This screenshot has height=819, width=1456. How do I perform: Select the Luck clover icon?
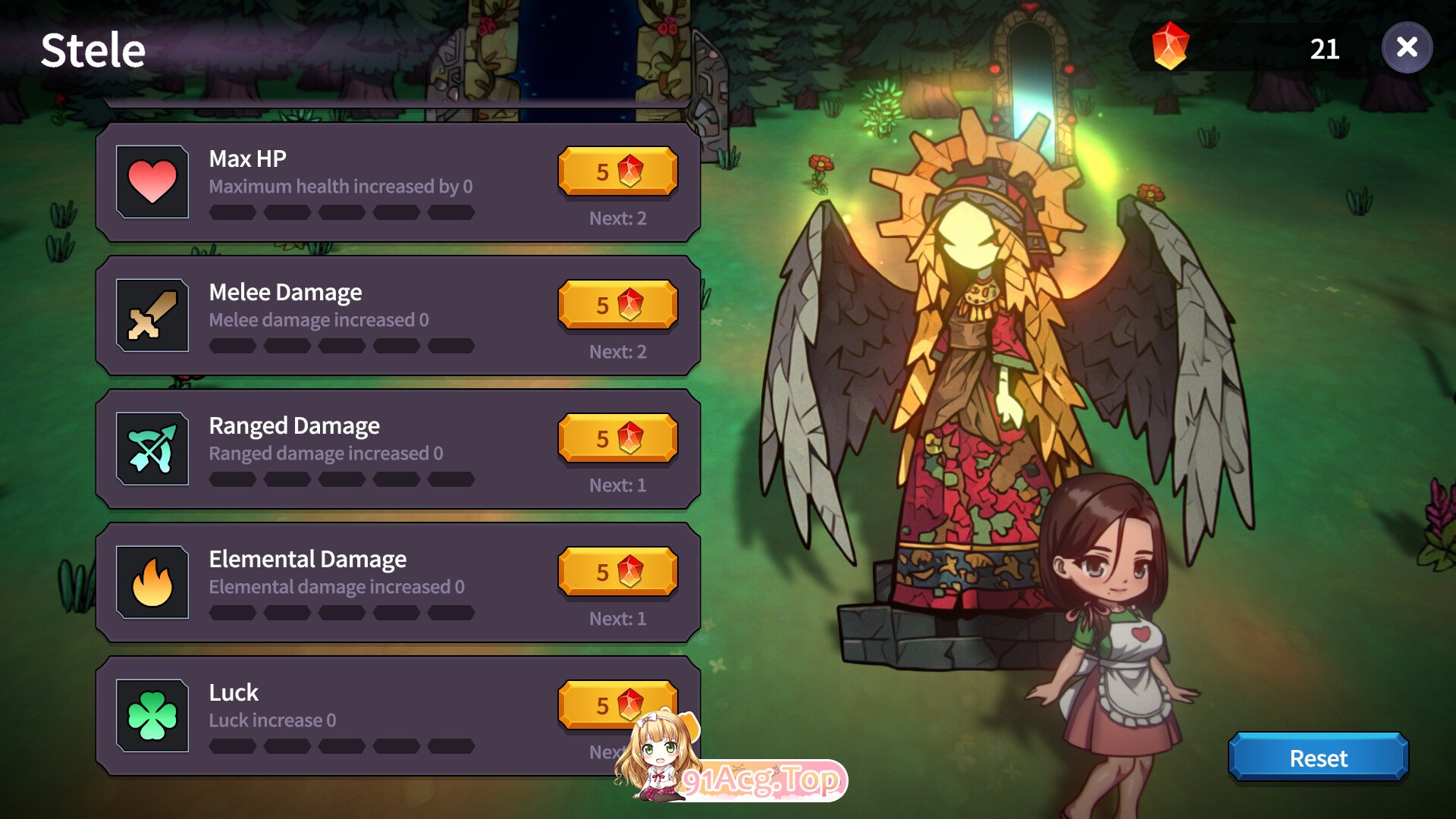coord(152,716)
